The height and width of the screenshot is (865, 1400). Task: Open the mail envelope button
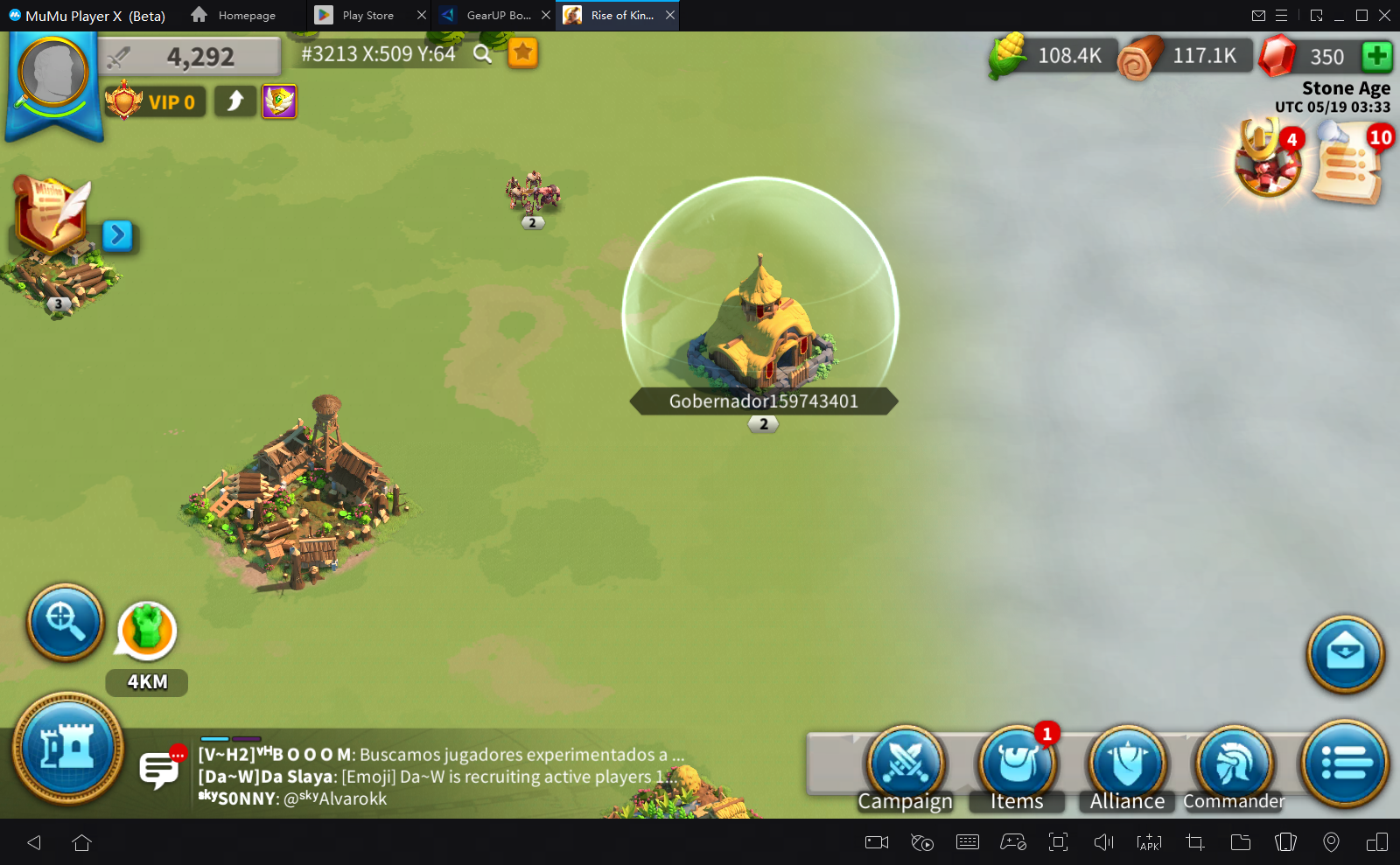1345,654
